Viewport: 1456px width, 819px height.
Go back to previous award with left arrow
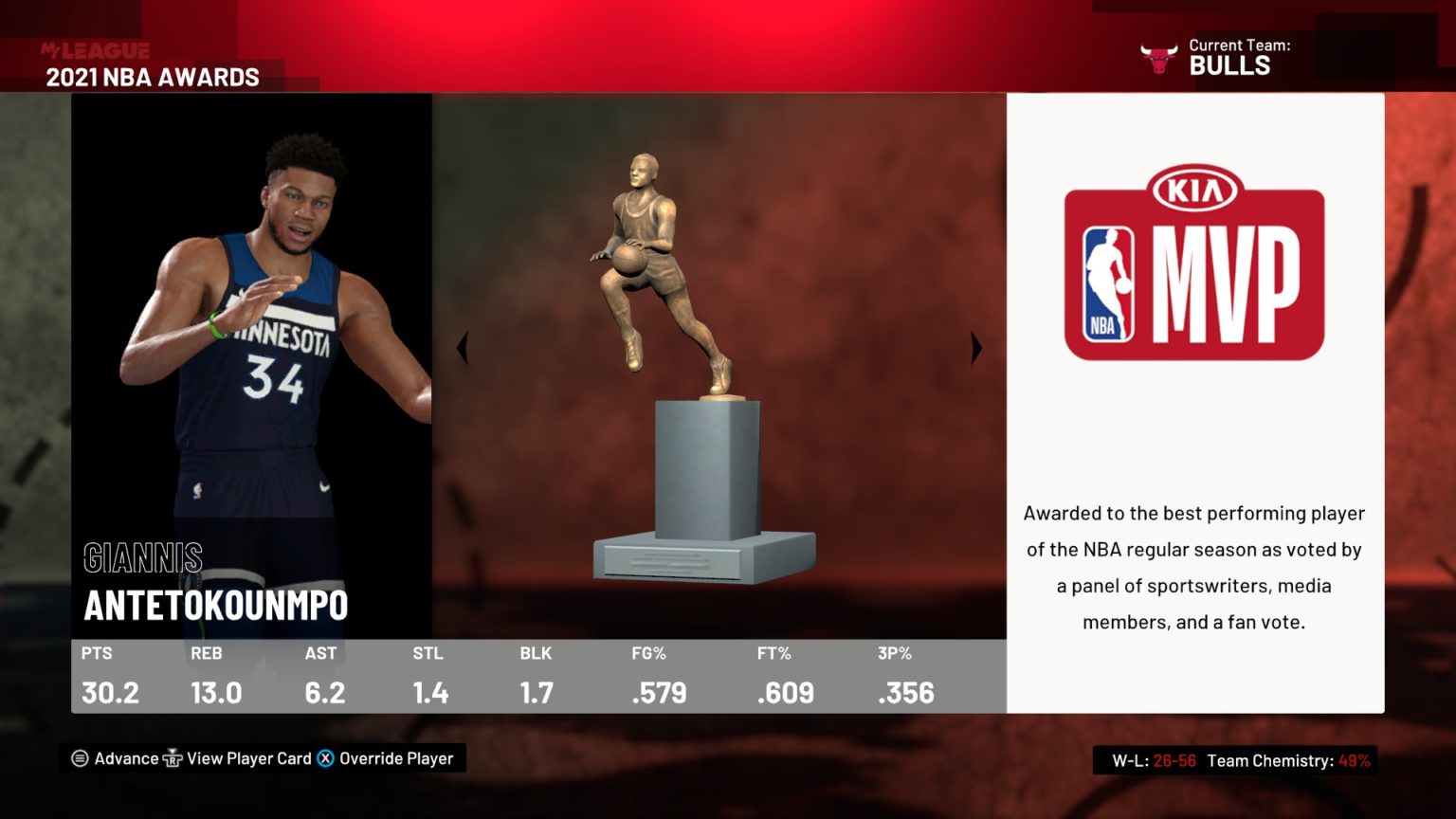(463, 347)
